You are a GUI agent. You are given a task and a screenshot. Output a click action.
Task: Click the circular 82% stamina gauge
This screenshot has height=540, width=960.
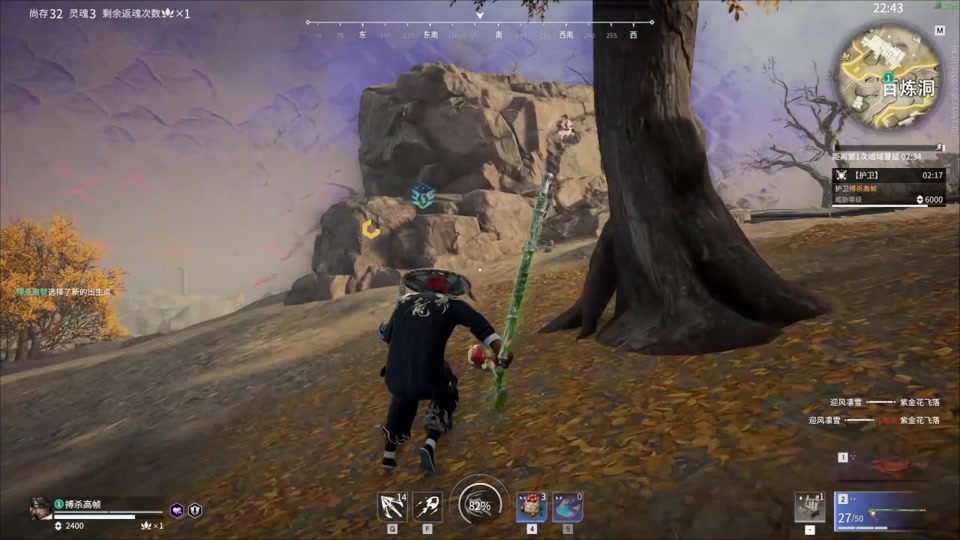(x=479, y=504)
